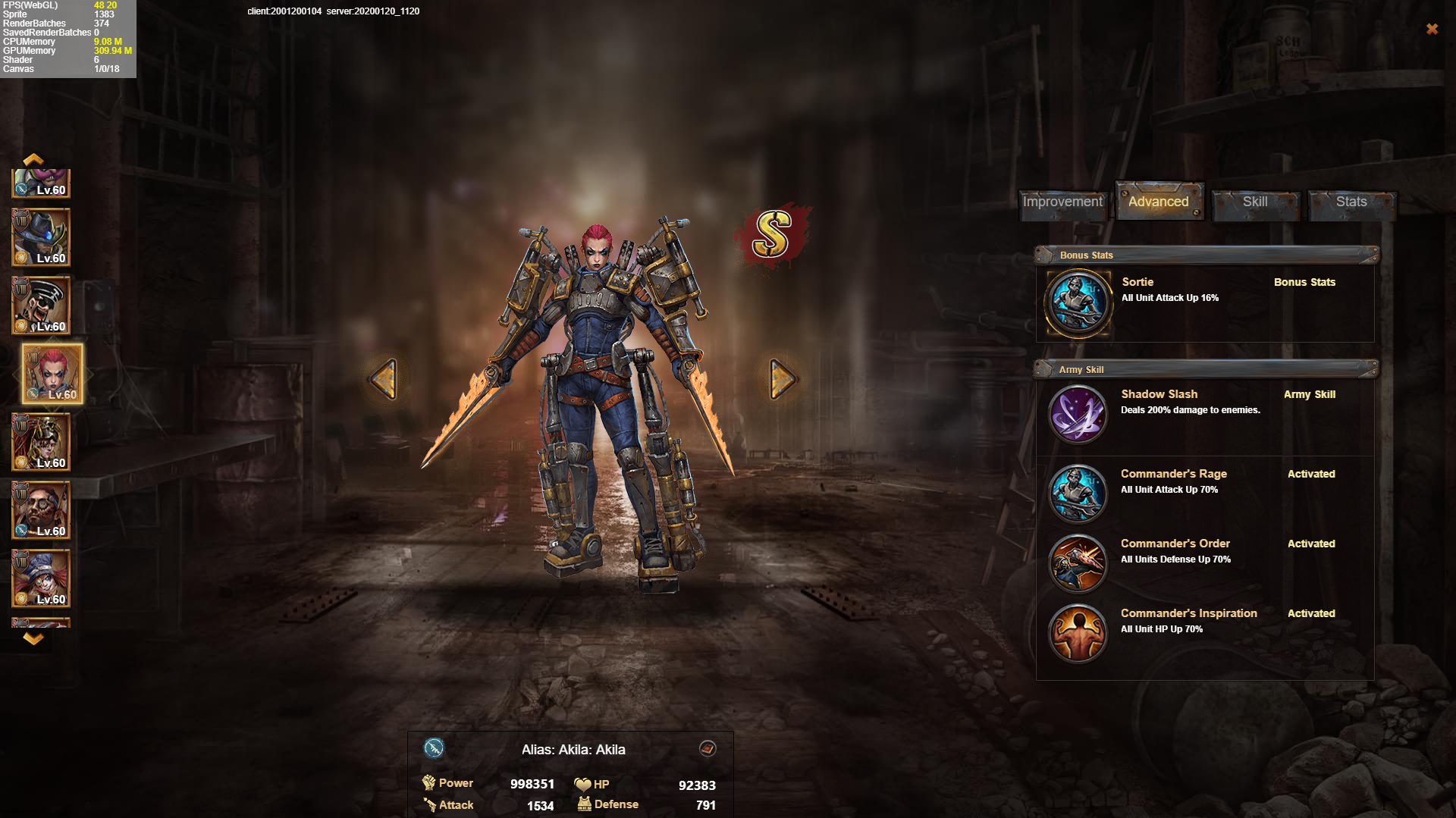1456x818 pixels.
Task: View the next hero with the right arrow
Action: point(782,378)
